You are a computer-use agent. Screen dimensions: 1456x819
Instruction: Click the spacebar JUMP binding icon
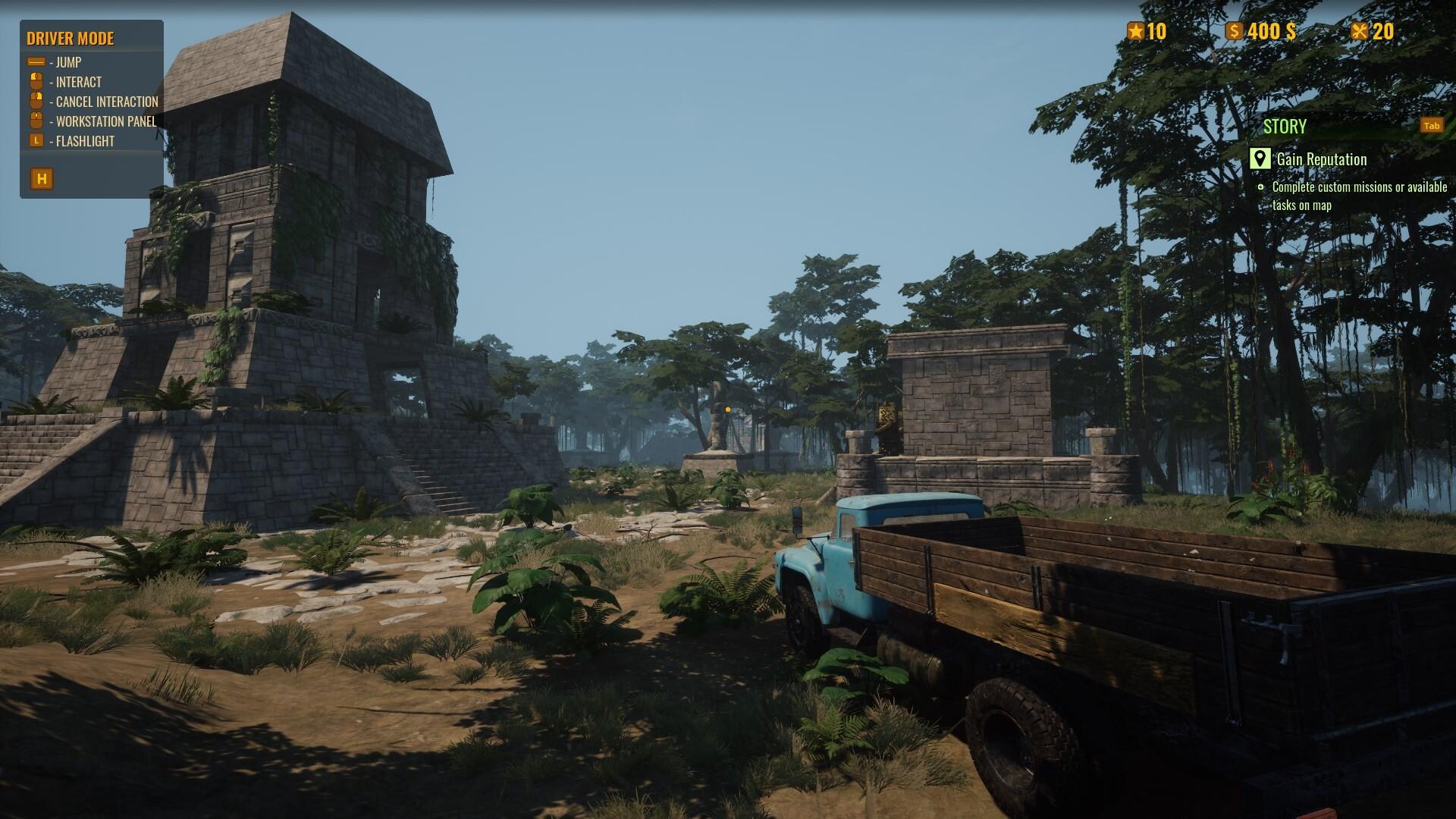pyautogui.click(x=36, y=63)
